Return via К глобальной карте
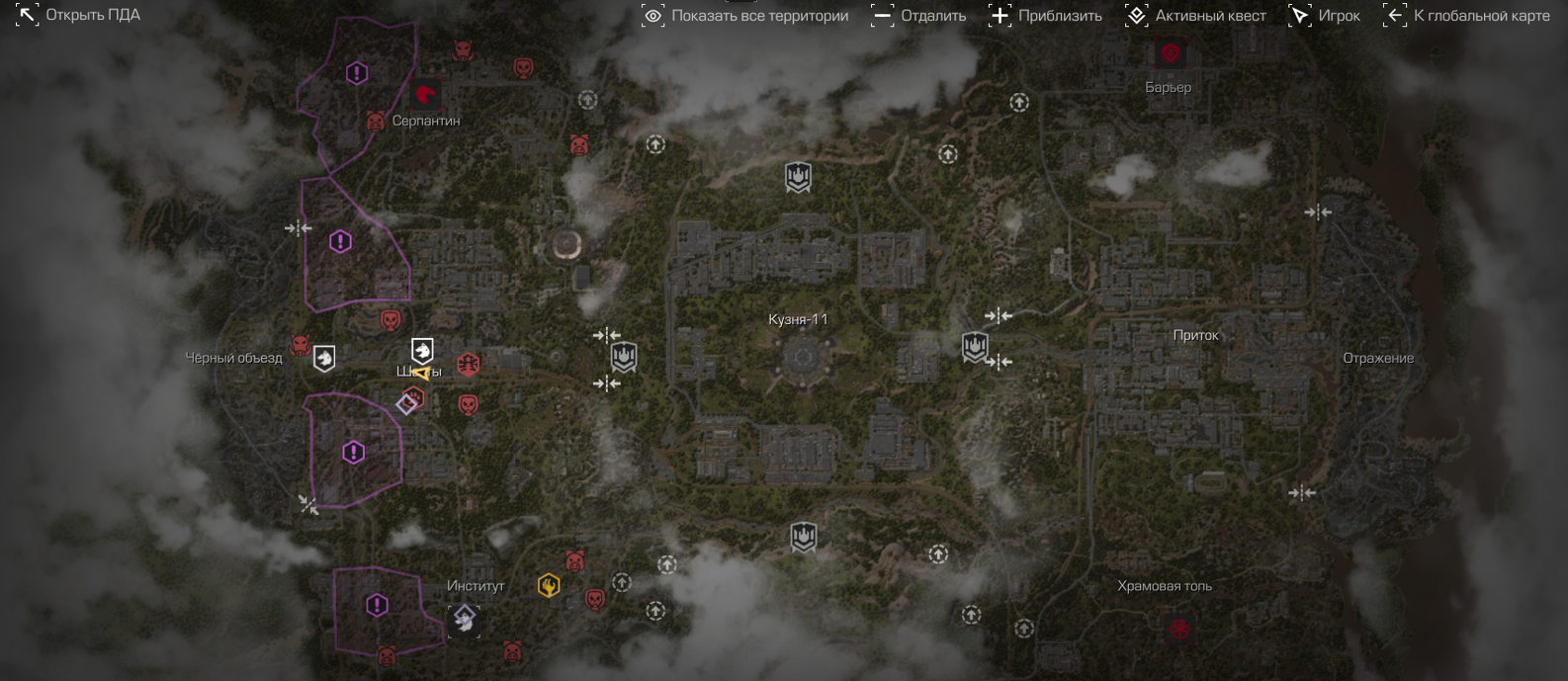1568x681 pixels. (x=1466, y=16)
